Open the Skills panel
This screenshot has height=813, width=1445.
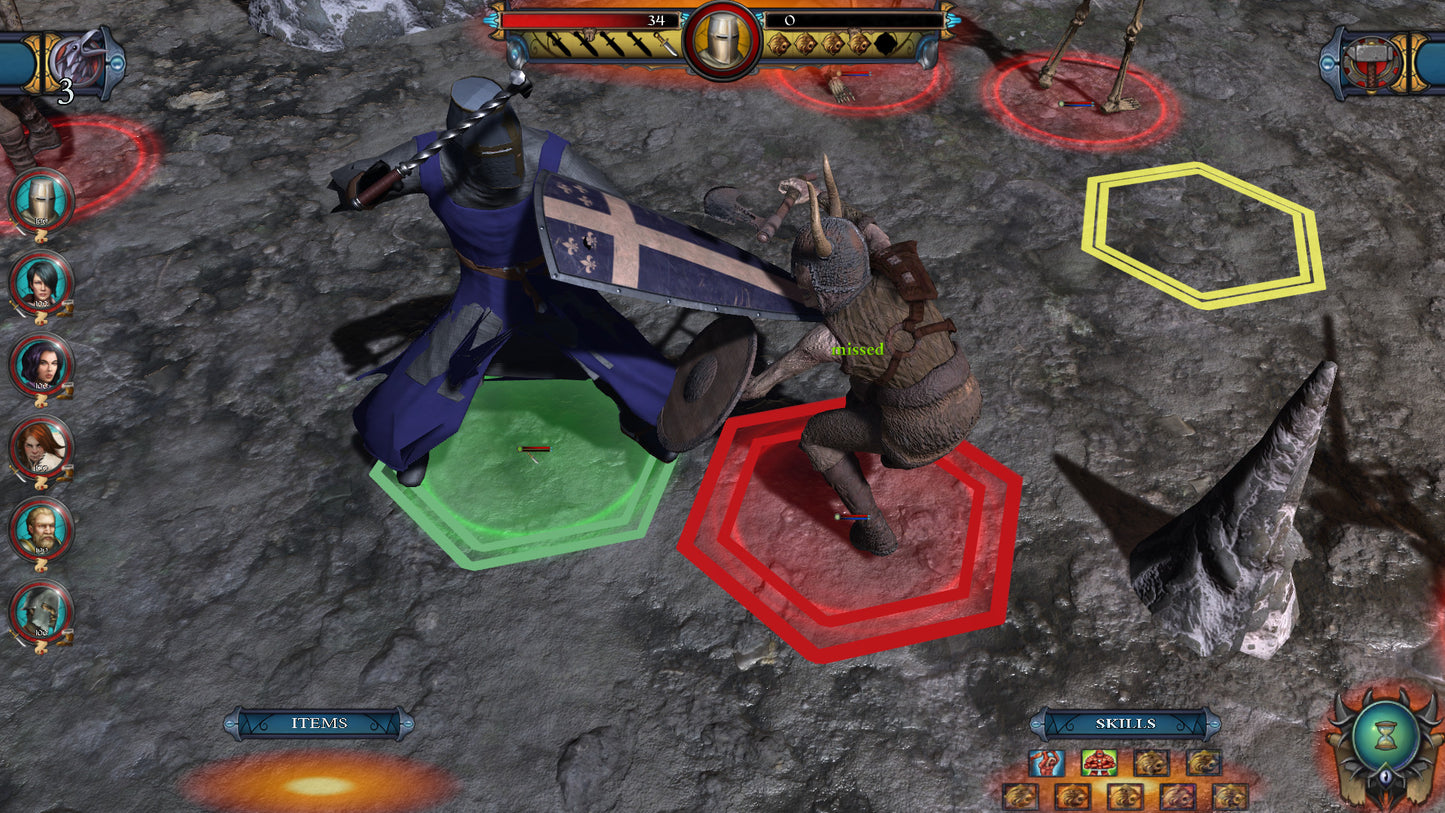(x=1125, y=723)
